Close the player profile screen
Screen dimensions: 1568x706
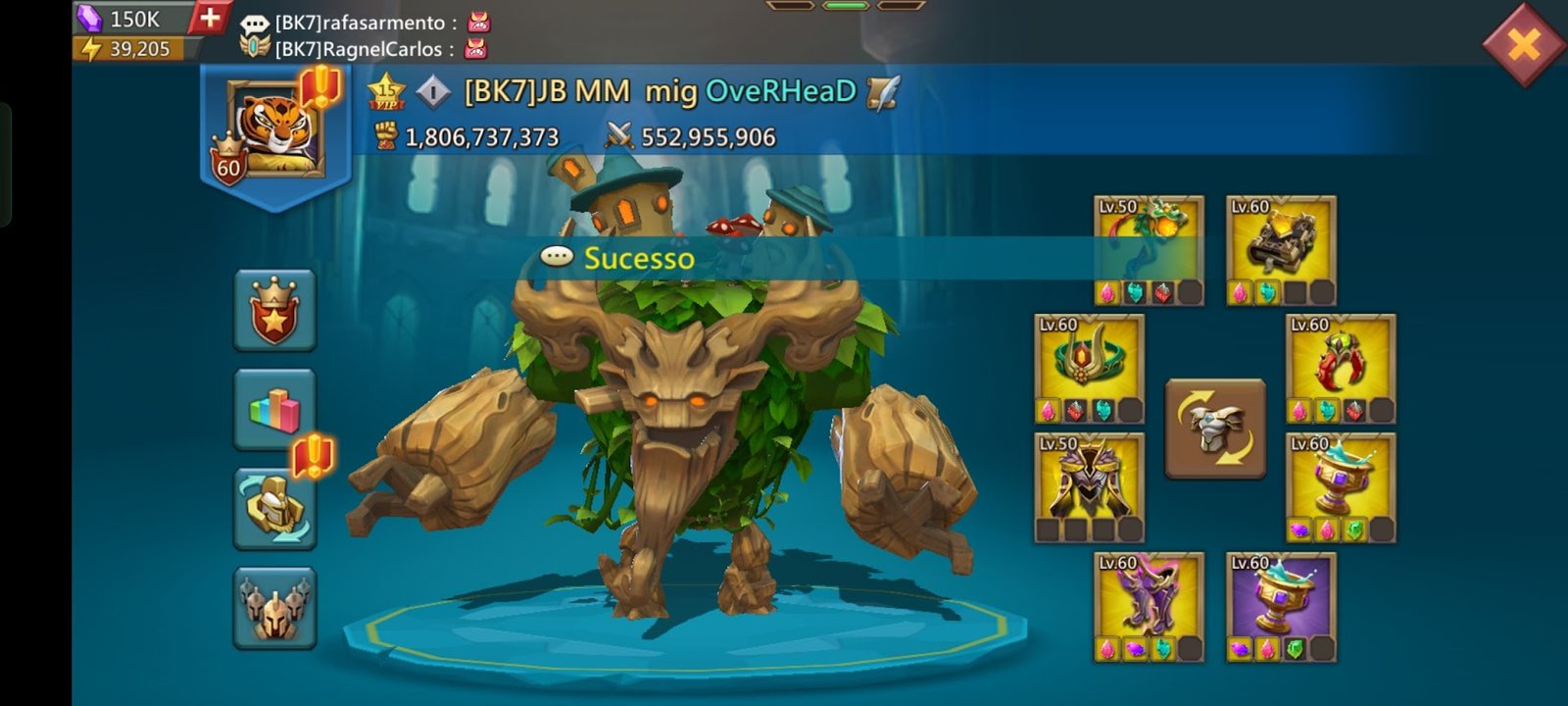(1523, 44)
